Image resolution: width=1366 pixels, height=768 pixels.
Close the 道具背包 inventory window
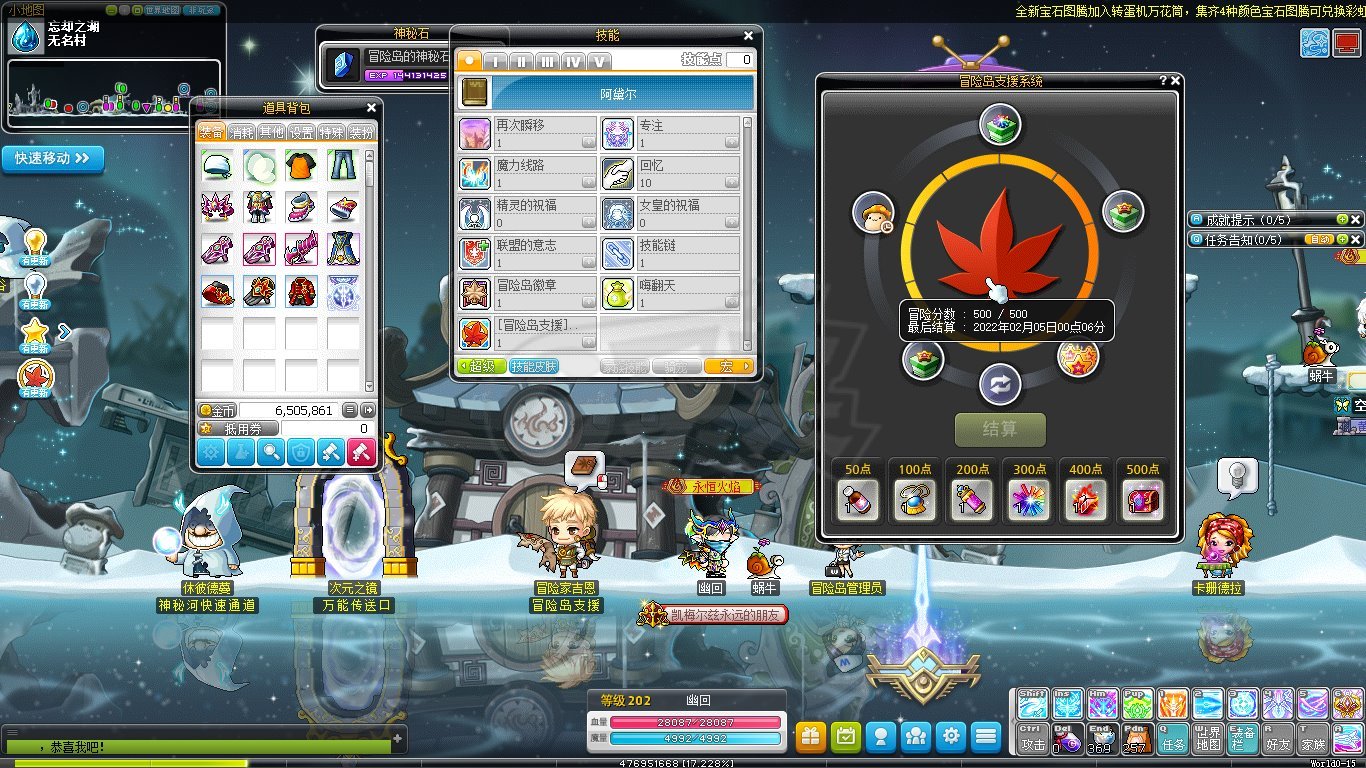point(372,108)
